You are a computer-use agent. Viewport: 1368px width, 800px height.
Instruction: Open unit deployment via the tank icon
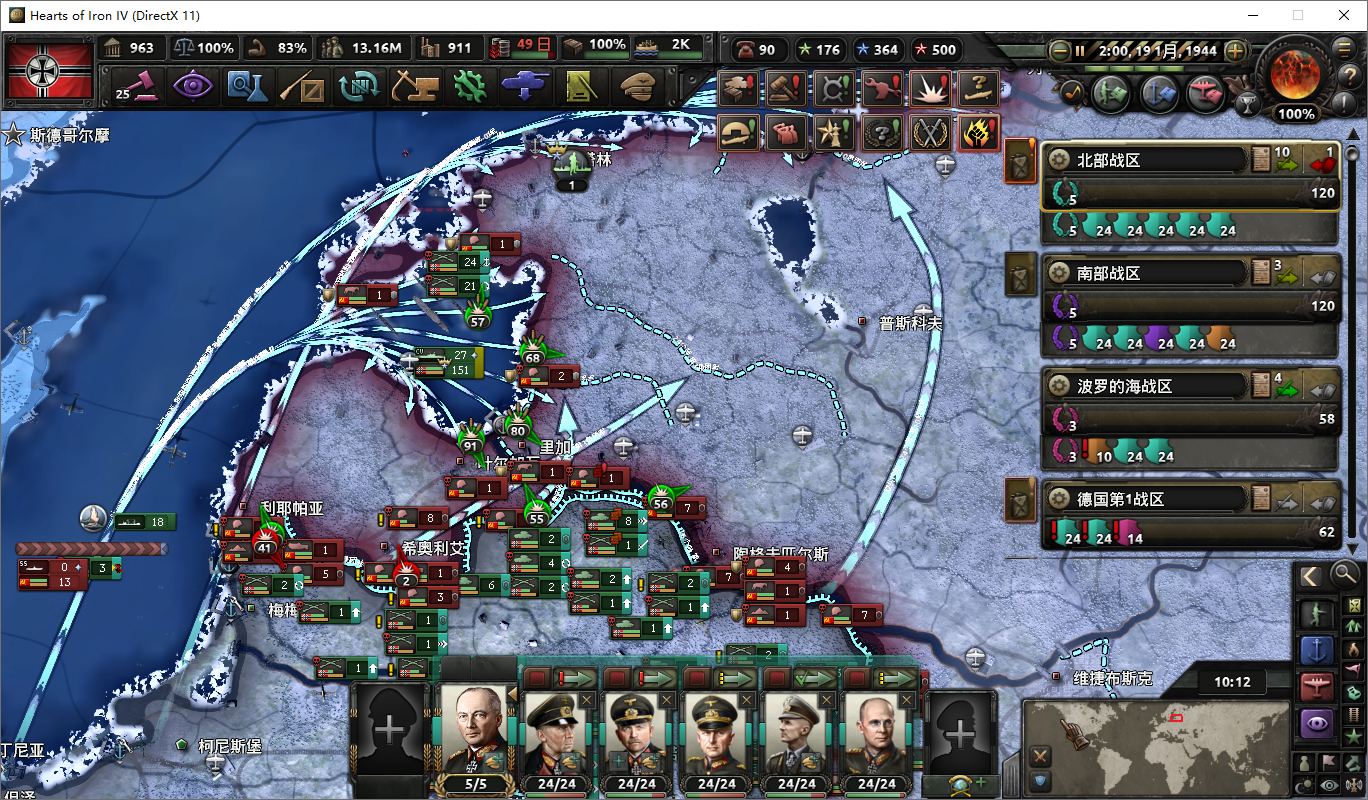[524, 87]
